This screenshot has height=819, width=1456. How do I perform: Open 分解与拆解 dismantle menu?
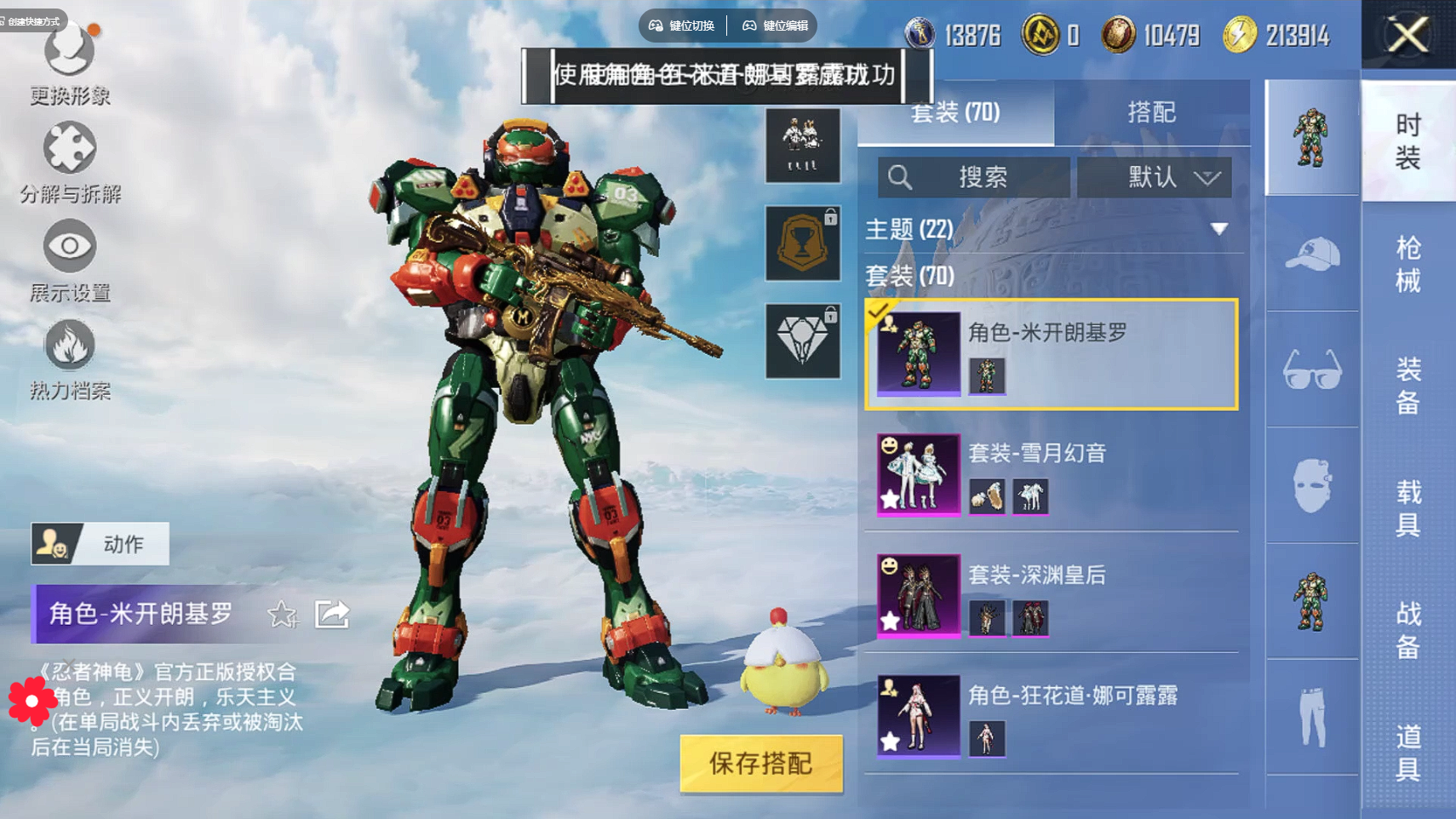pyautogui.click(x=70, y=162)
